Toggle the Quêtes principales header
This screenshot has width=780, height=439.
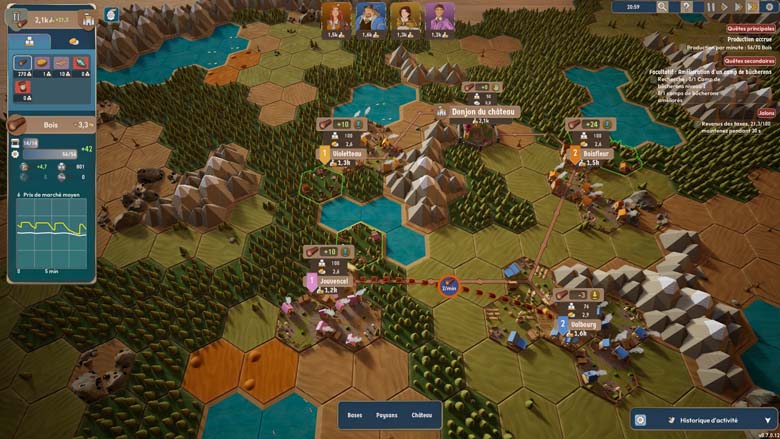[750, 29]
